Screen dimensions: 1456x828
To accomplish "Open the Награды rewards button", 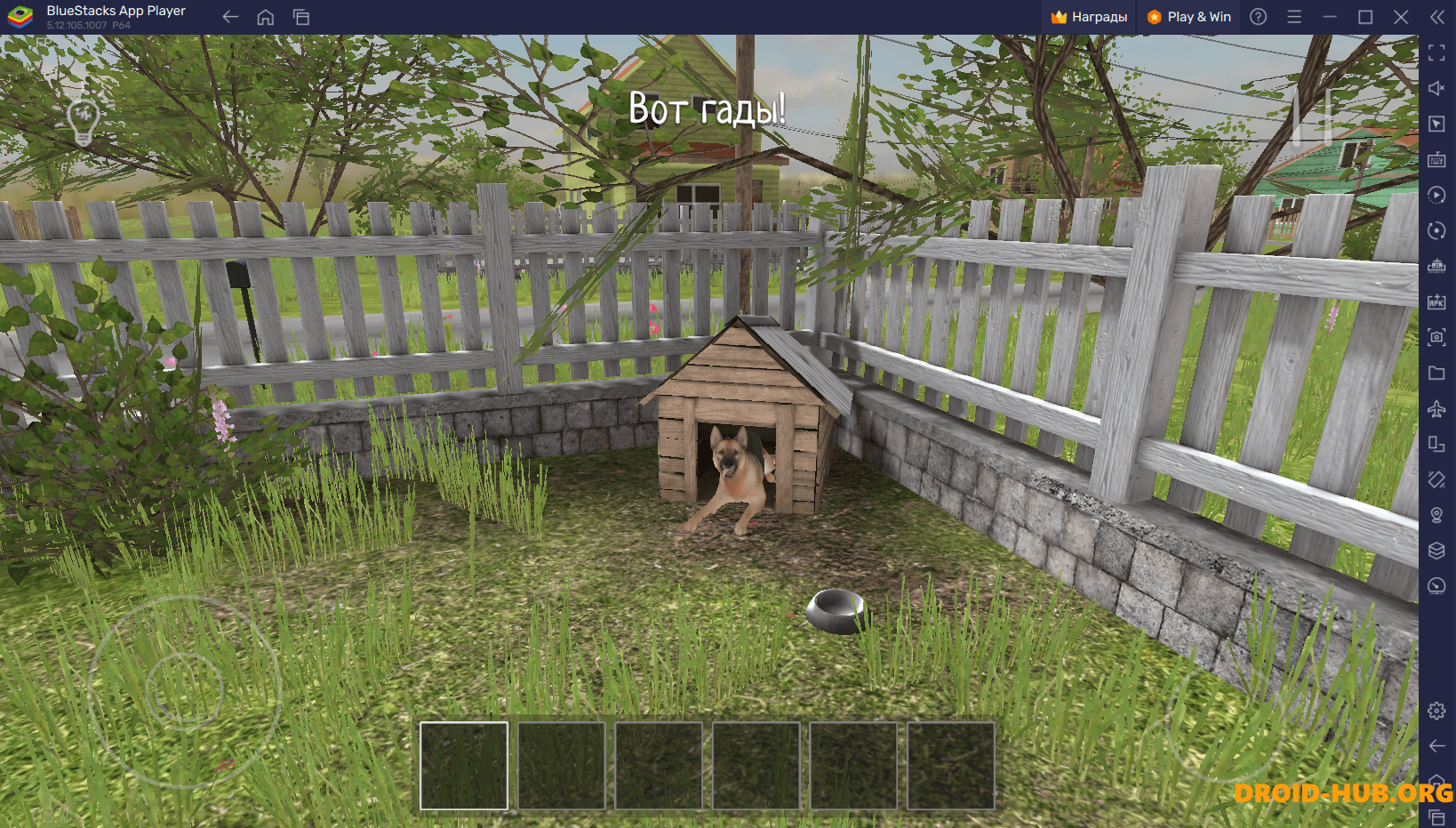I will [x=1089, y=17].
